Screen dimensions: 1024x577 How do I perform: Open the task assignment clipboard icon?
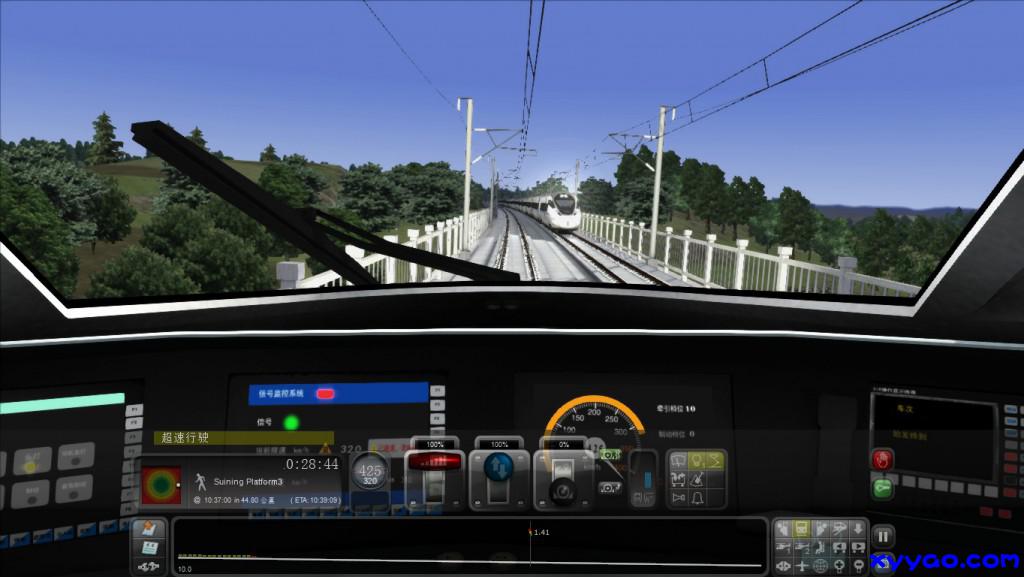(149, 529)
